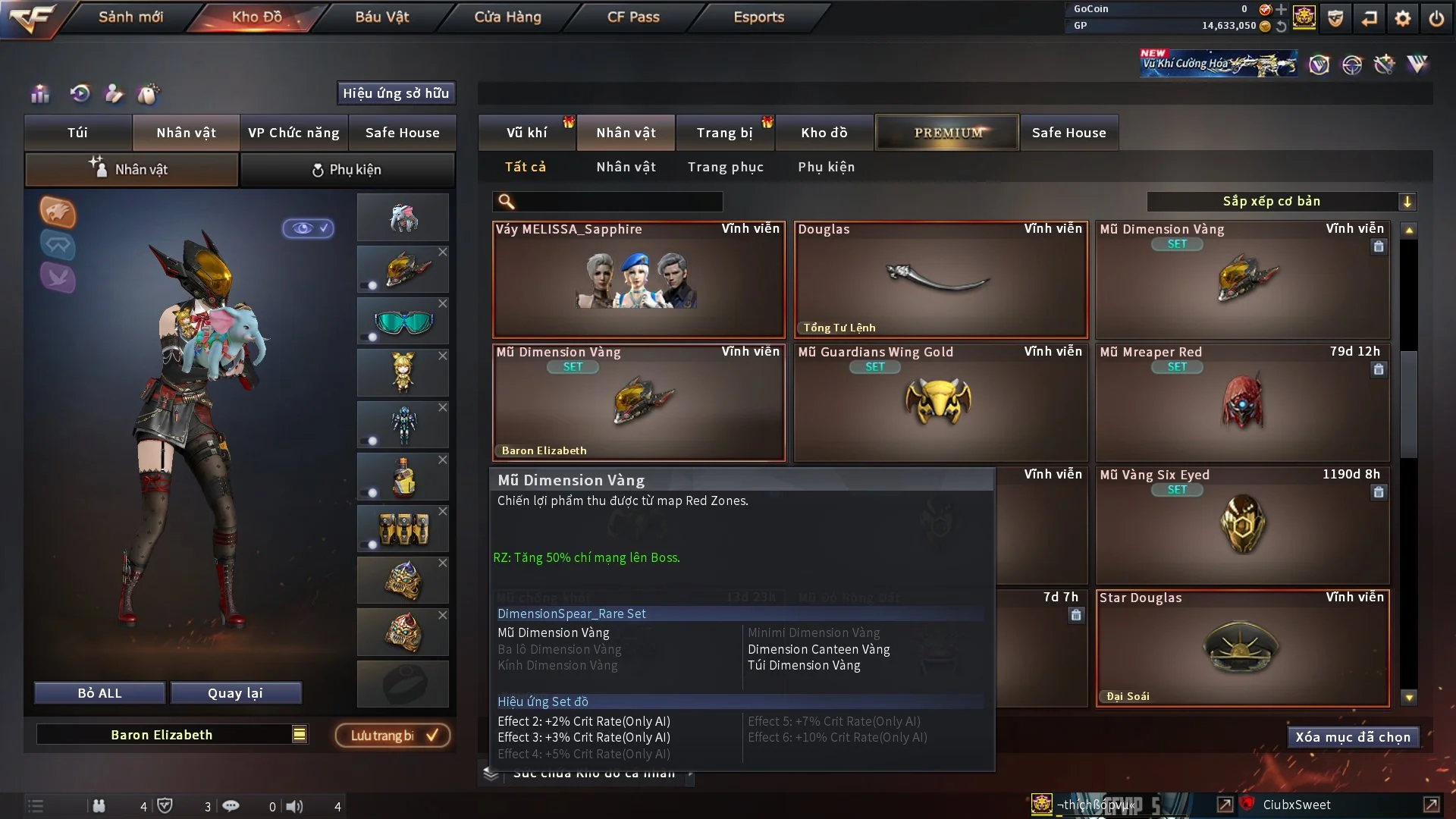Screen dimensions: 1456x819
Task: Open the Hiệu ứng sở hữu panel
Action: click(x=396, y=93)
